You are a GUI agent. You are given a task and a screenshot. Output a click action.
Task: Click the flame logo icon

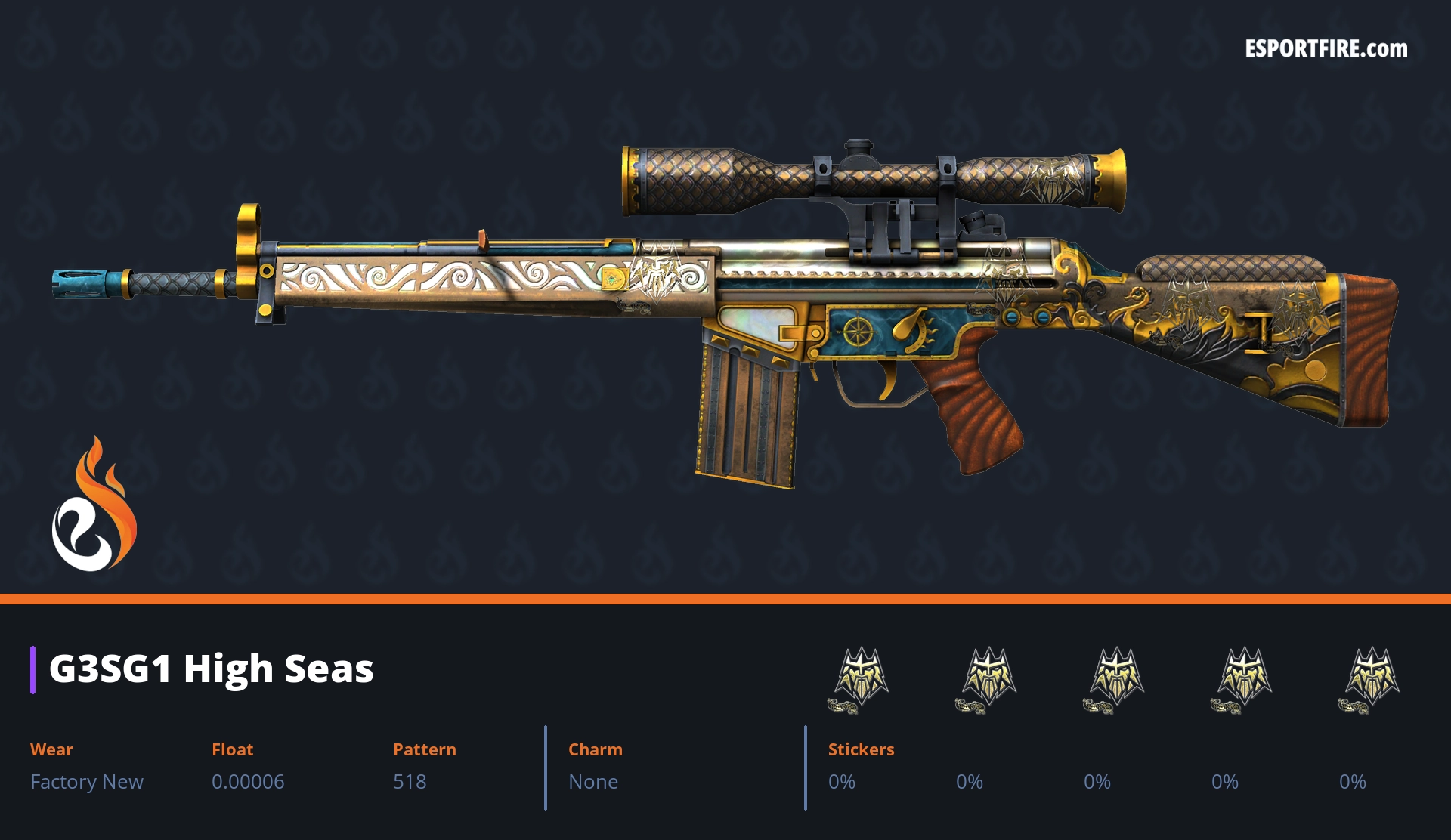click(94, 505)
